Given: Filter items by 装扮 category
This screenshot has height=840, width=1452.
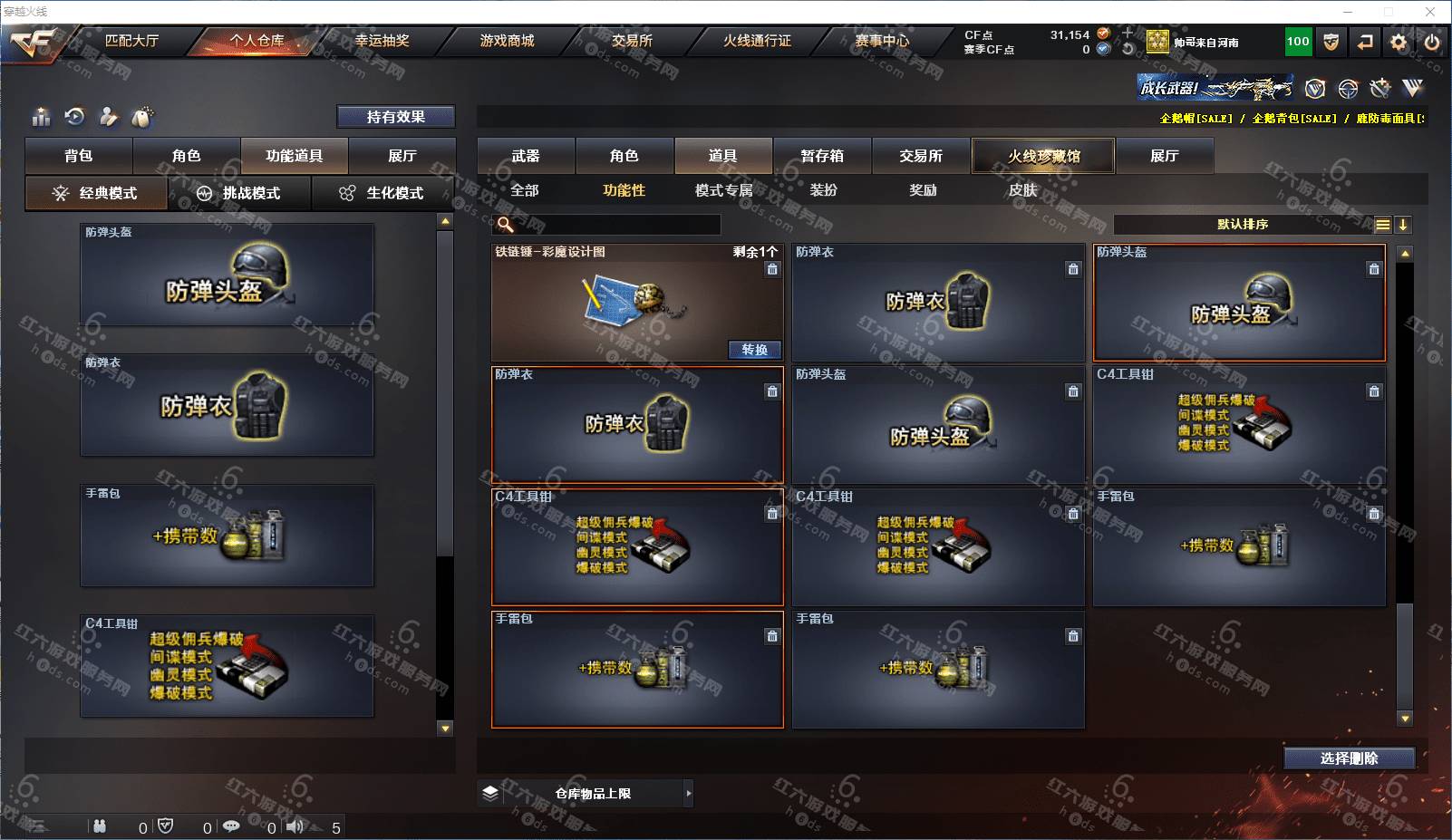Looking at the screenshot, I should pyautogui.click(x=823, y=190).
